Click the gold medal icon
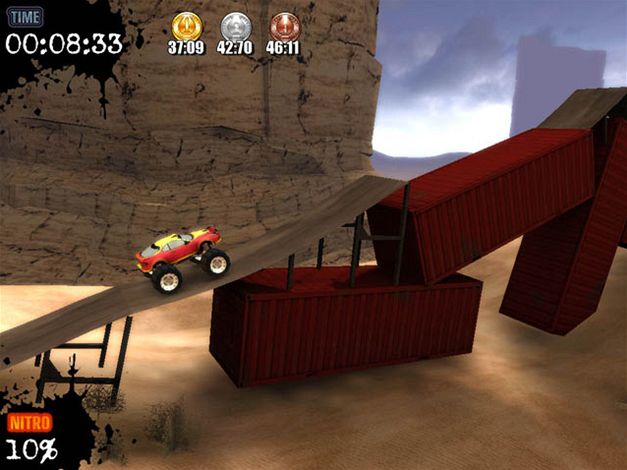 (x=186, y=25)
